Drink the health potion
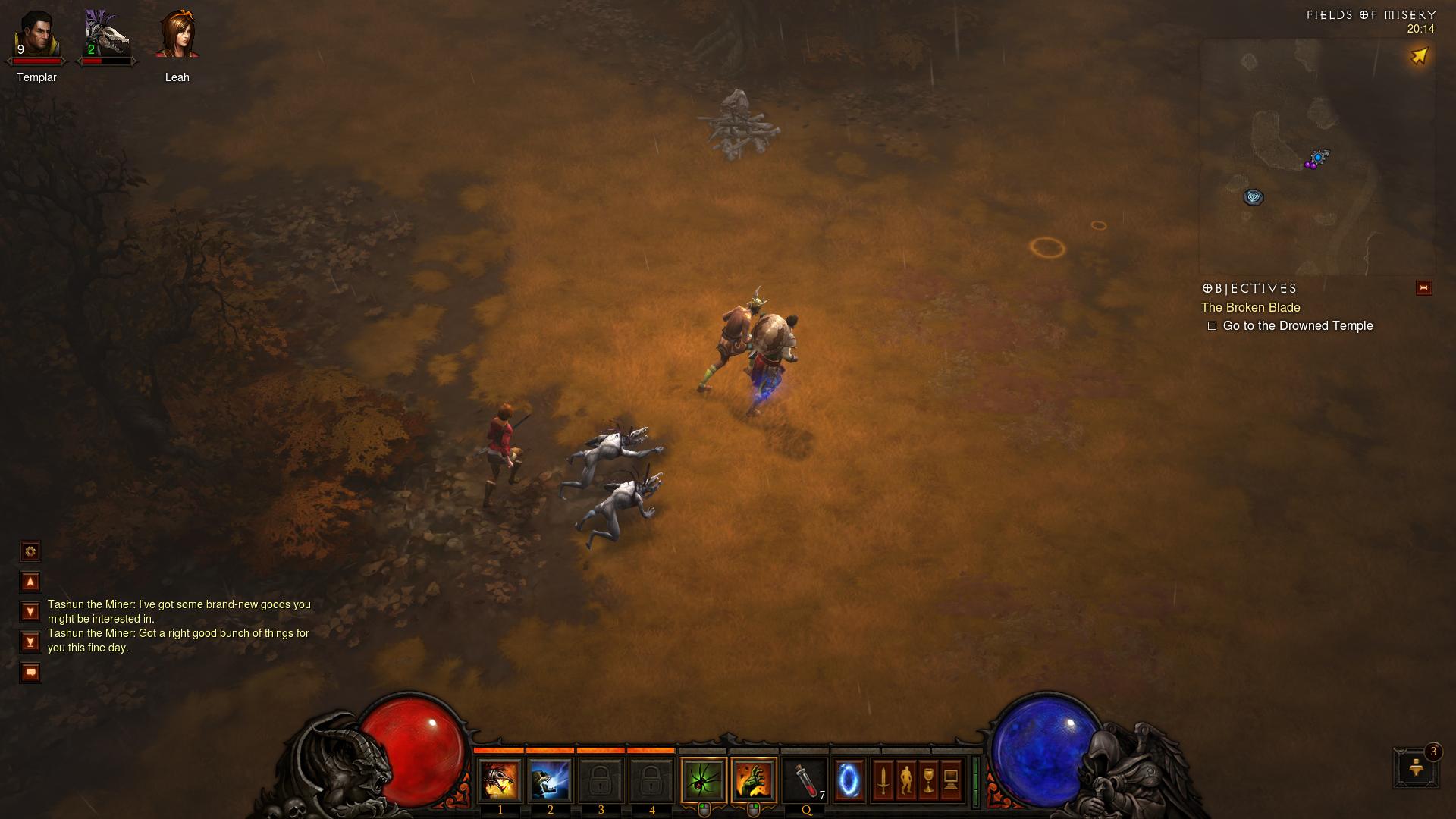 [x=805, y=780]
